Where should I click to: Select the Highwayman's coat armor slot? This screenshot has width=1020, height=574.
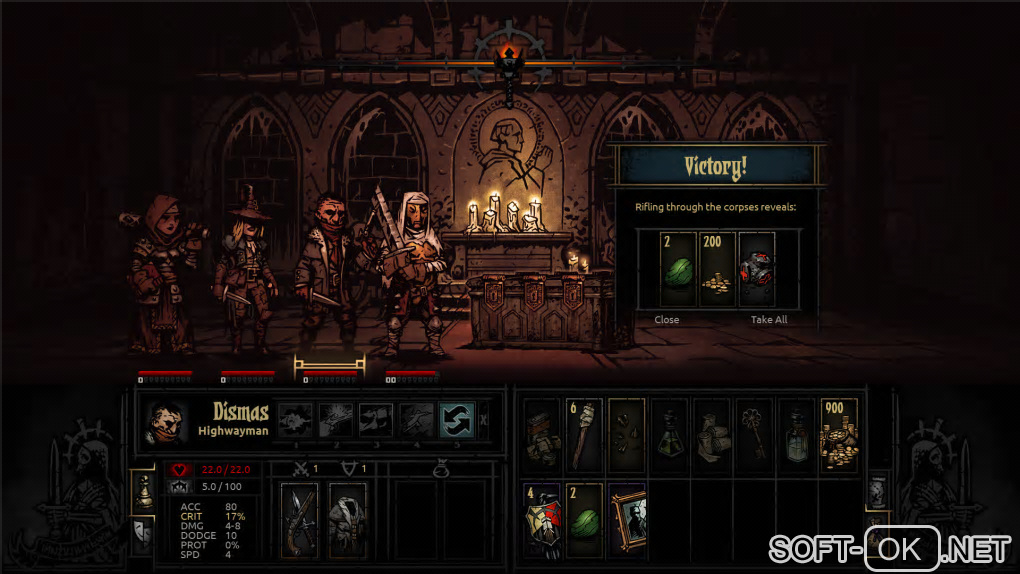347,520
